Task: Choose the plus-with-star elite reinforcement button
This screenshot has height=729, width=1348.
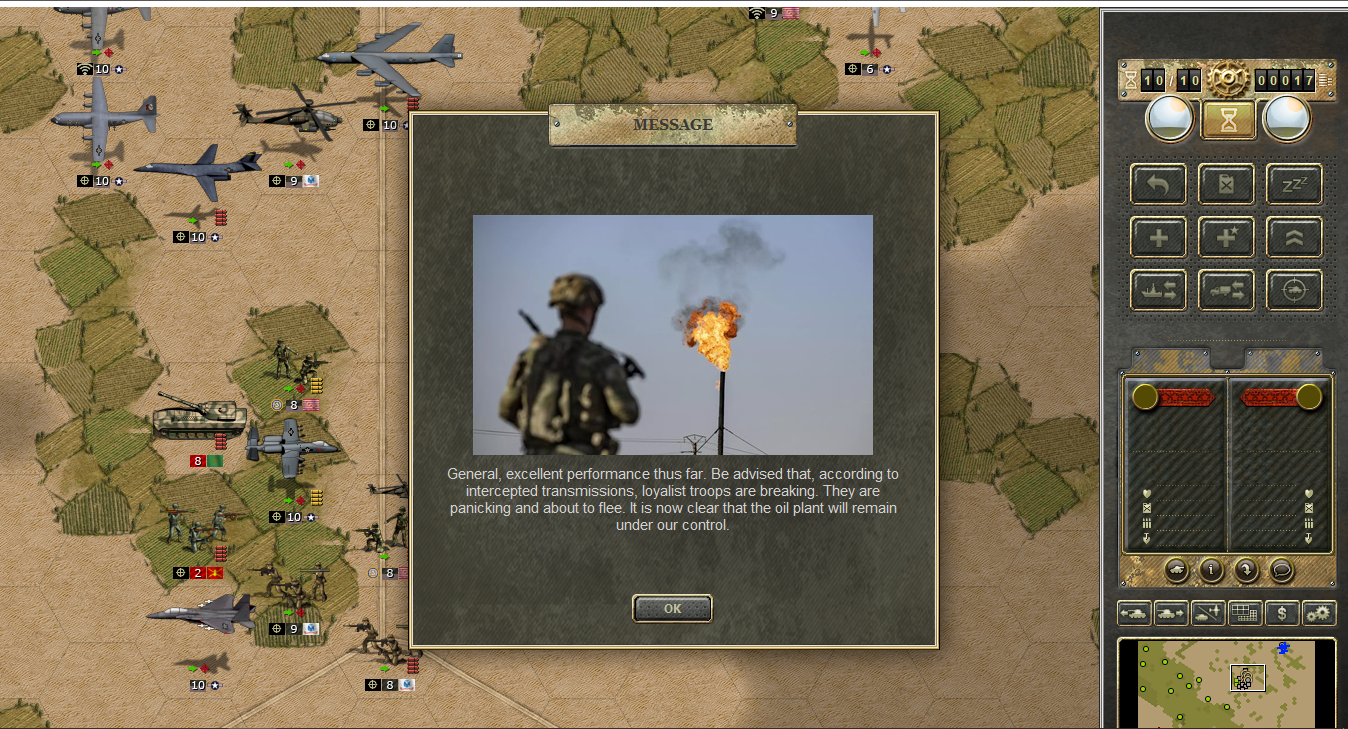Action: 1226,237
